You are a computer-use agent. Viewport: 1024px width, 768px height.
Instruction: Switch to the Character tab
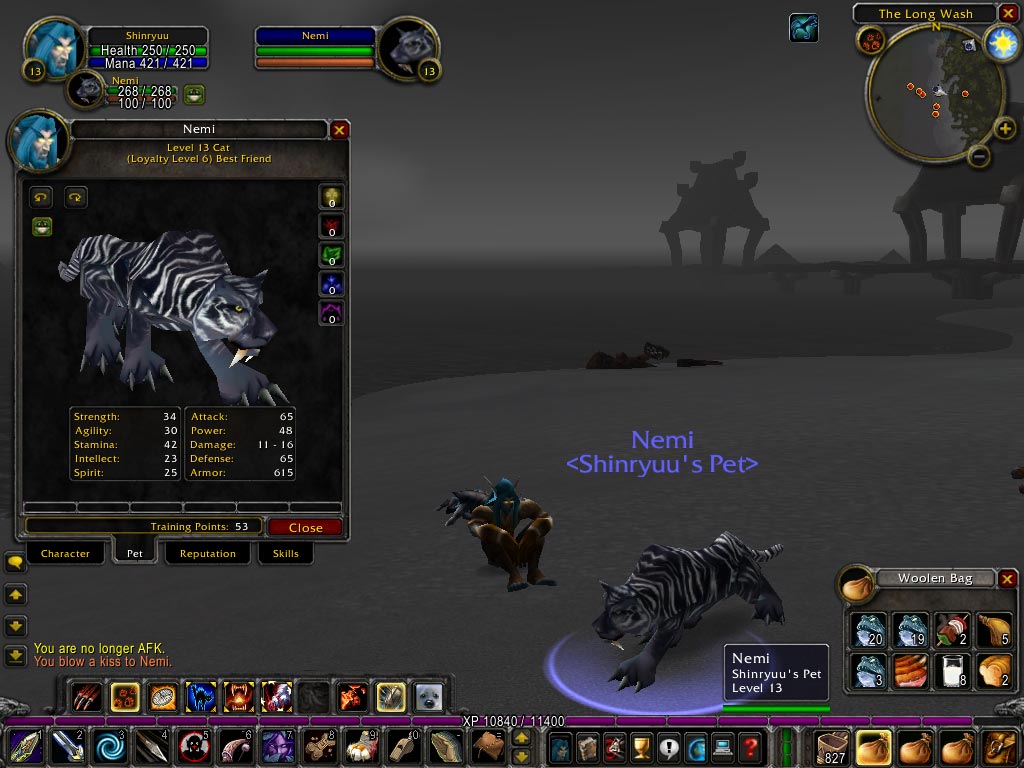[x=65, y=553]
